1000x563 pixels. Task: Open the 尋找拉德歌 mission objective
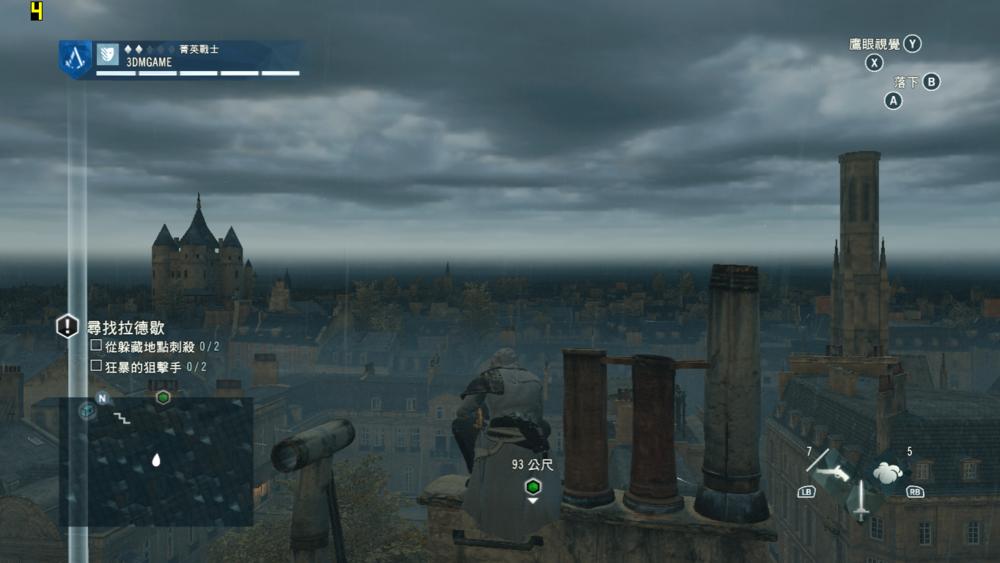click(126, 327)
